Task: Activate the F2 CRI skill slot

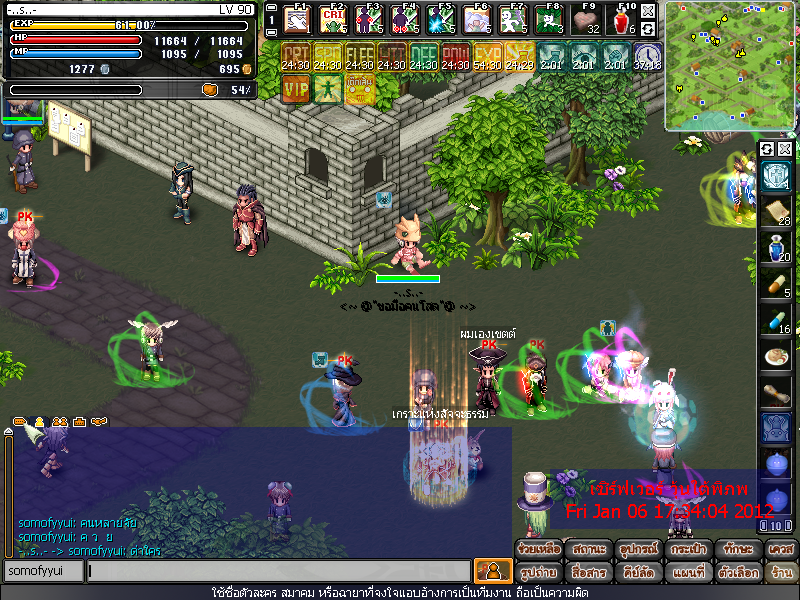Action: [331, 19]
